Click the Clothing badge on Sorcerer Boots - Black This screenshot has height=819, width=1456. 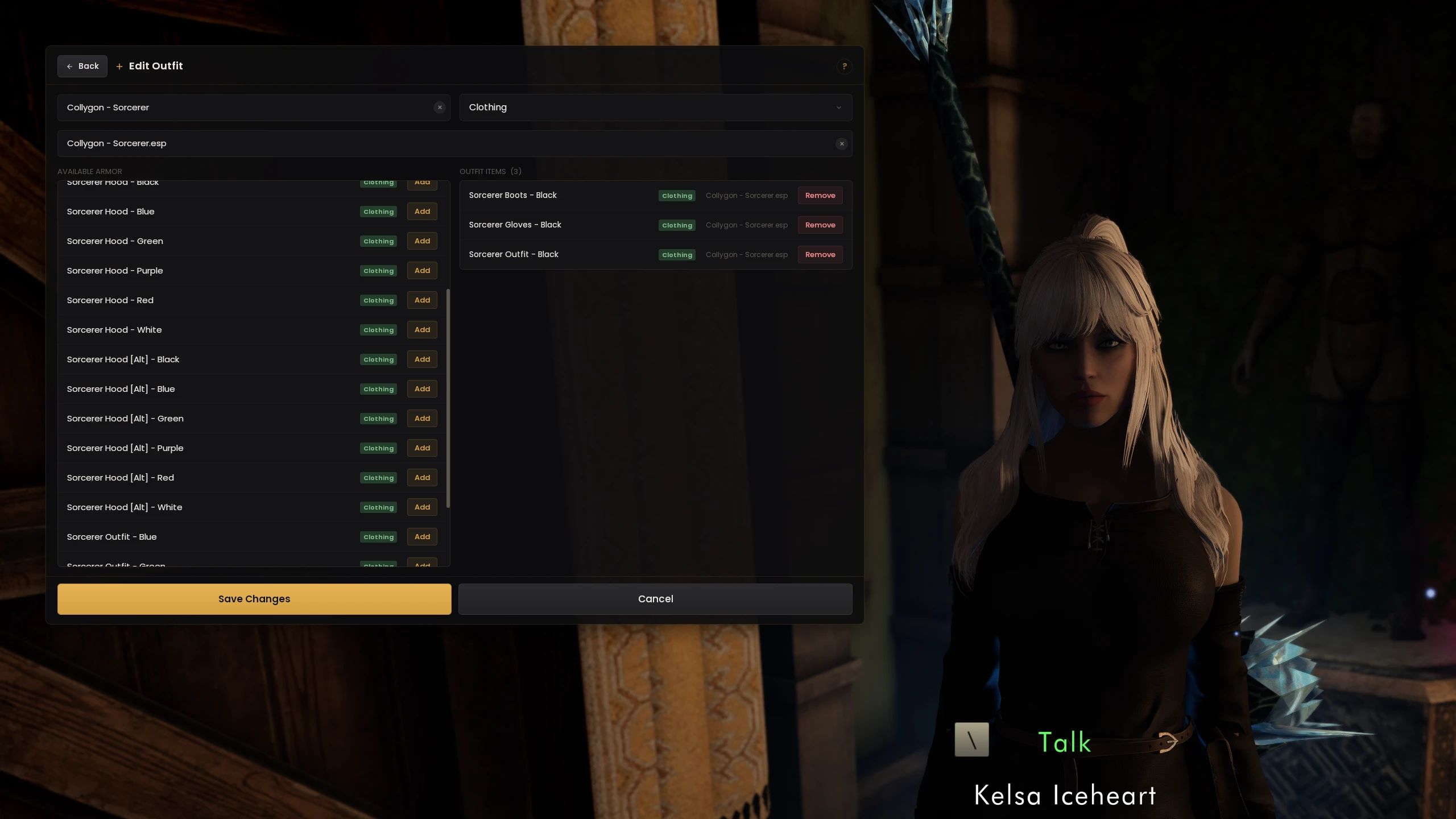click(676, 195)
